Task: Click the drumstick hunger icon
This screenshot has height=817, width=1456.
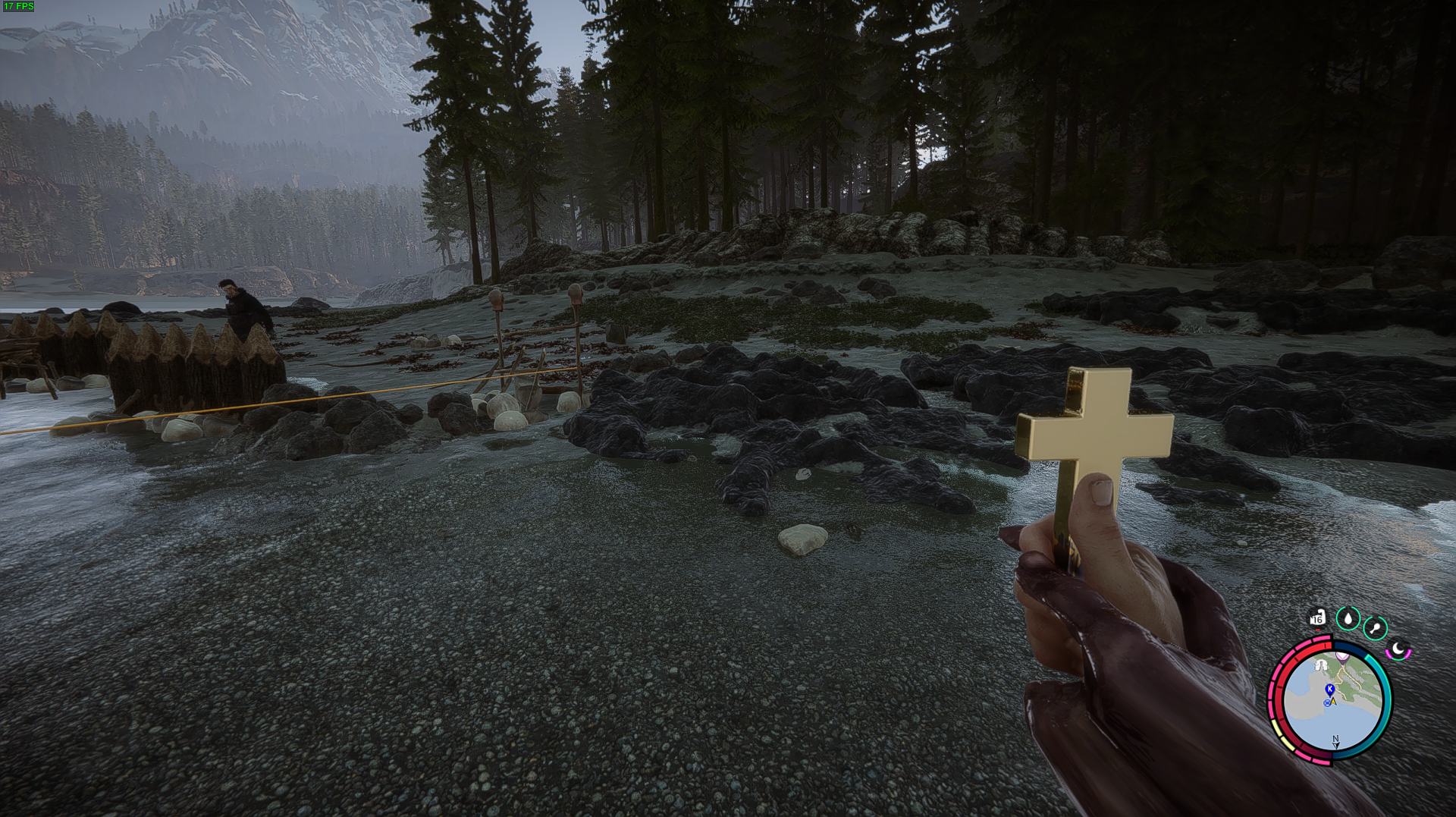Action: coord(1375,628)
